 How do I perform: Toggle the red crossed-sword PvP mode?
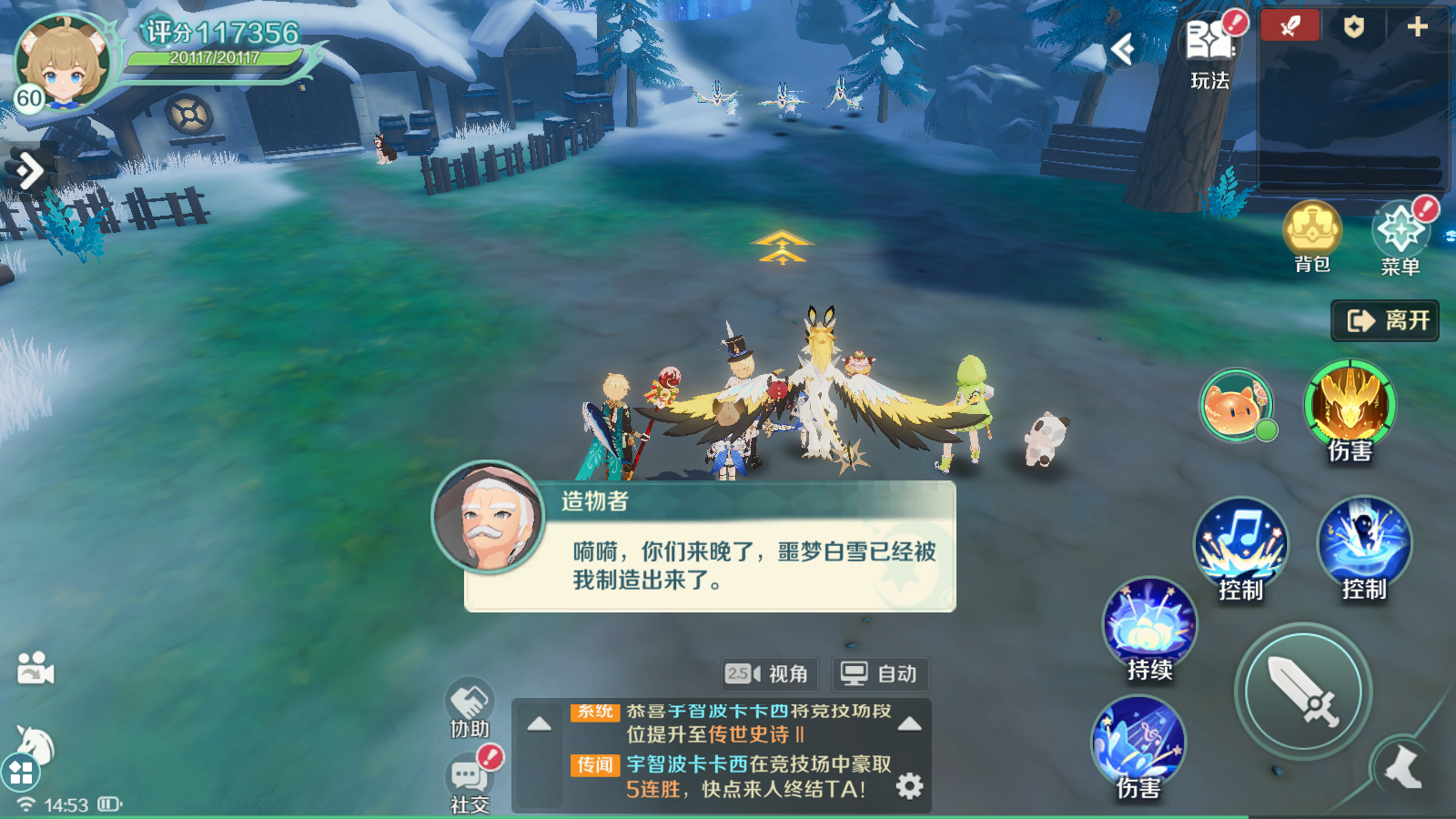pyautogui.click(x=1289, y=25)
